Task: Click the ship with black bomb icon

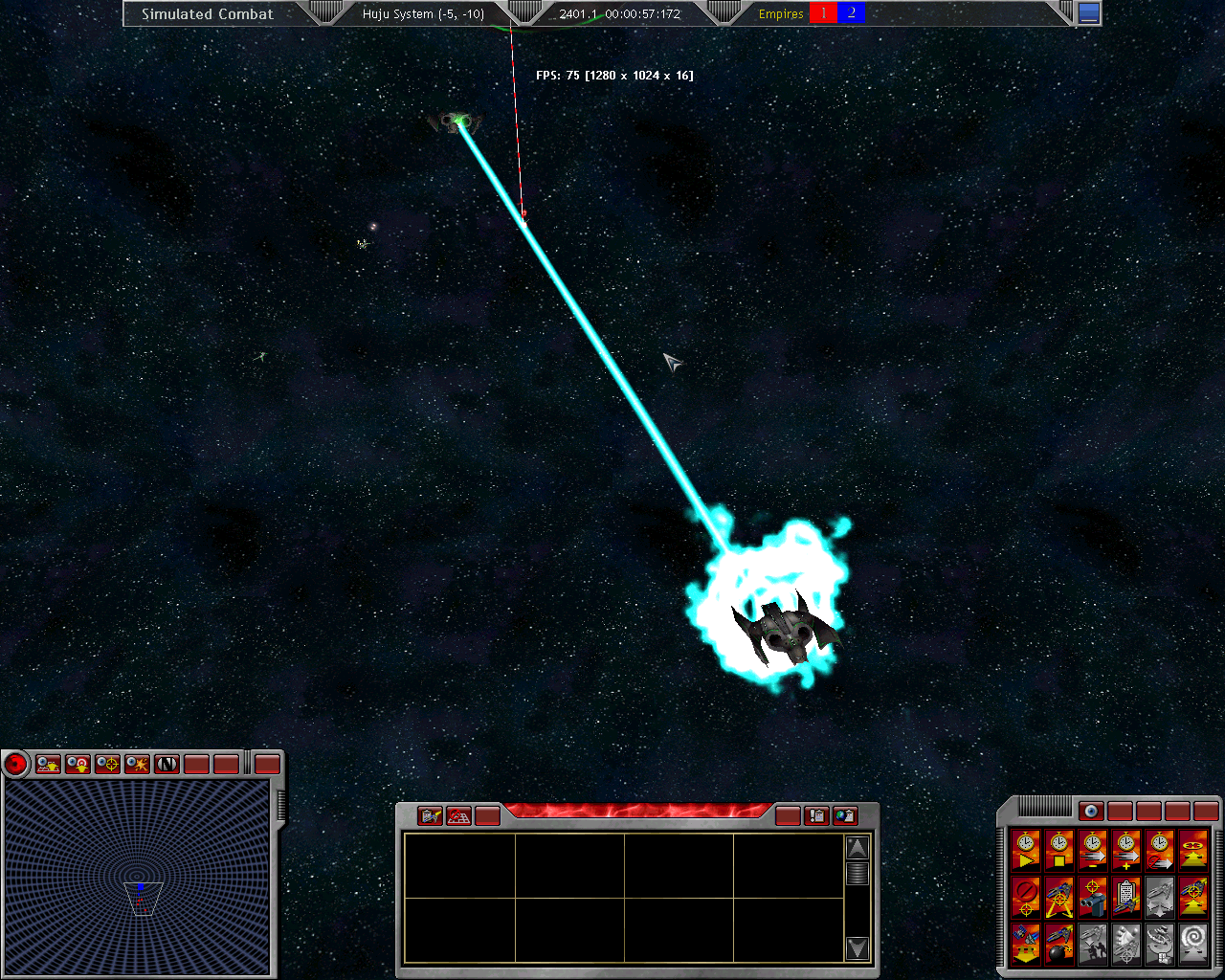Action: (x=1058, y=944)
